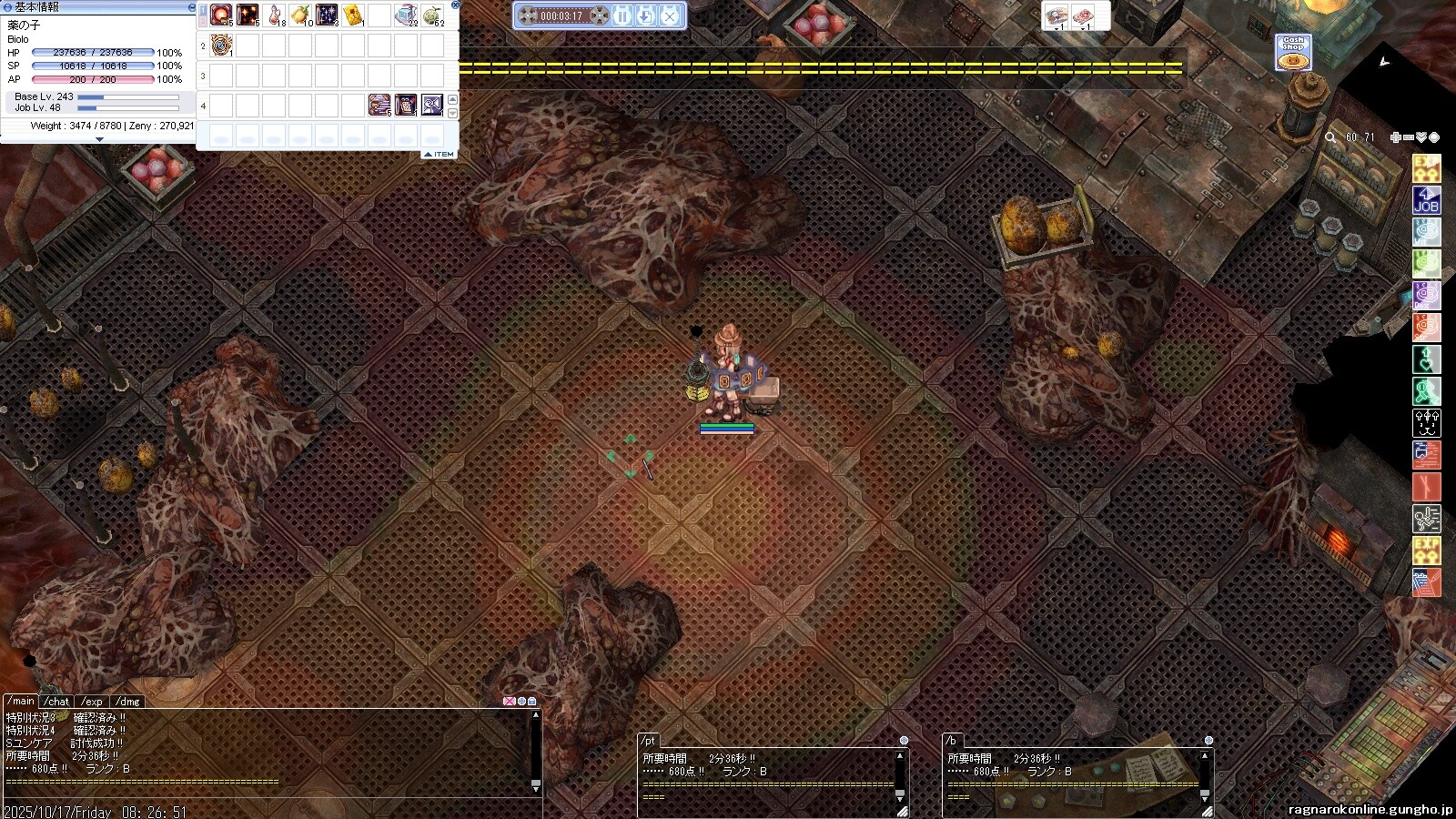
Task: Click the recorder's save (down arrow) button
Action: point(646,15)
